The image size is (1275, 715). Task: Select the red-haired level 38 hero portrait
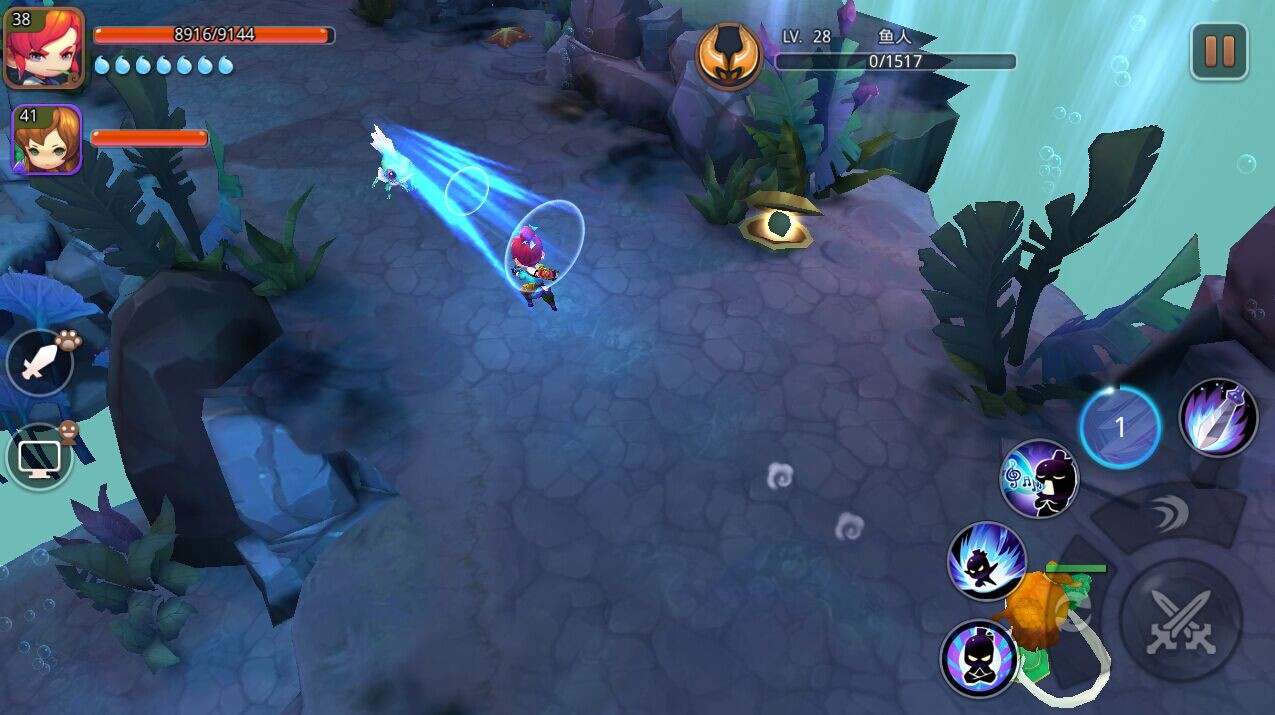click(x=44, y=48)
